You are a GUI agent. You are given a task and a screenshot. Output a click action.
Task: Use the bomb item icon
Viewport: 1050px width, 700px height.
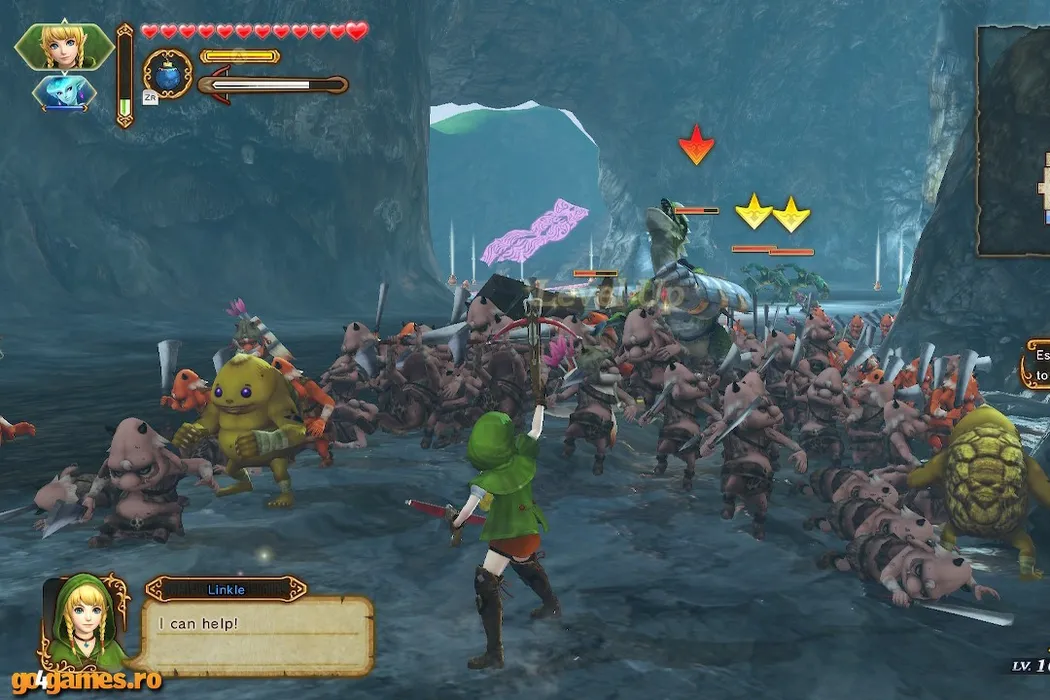pyautogui.click(x=167, y=73)
